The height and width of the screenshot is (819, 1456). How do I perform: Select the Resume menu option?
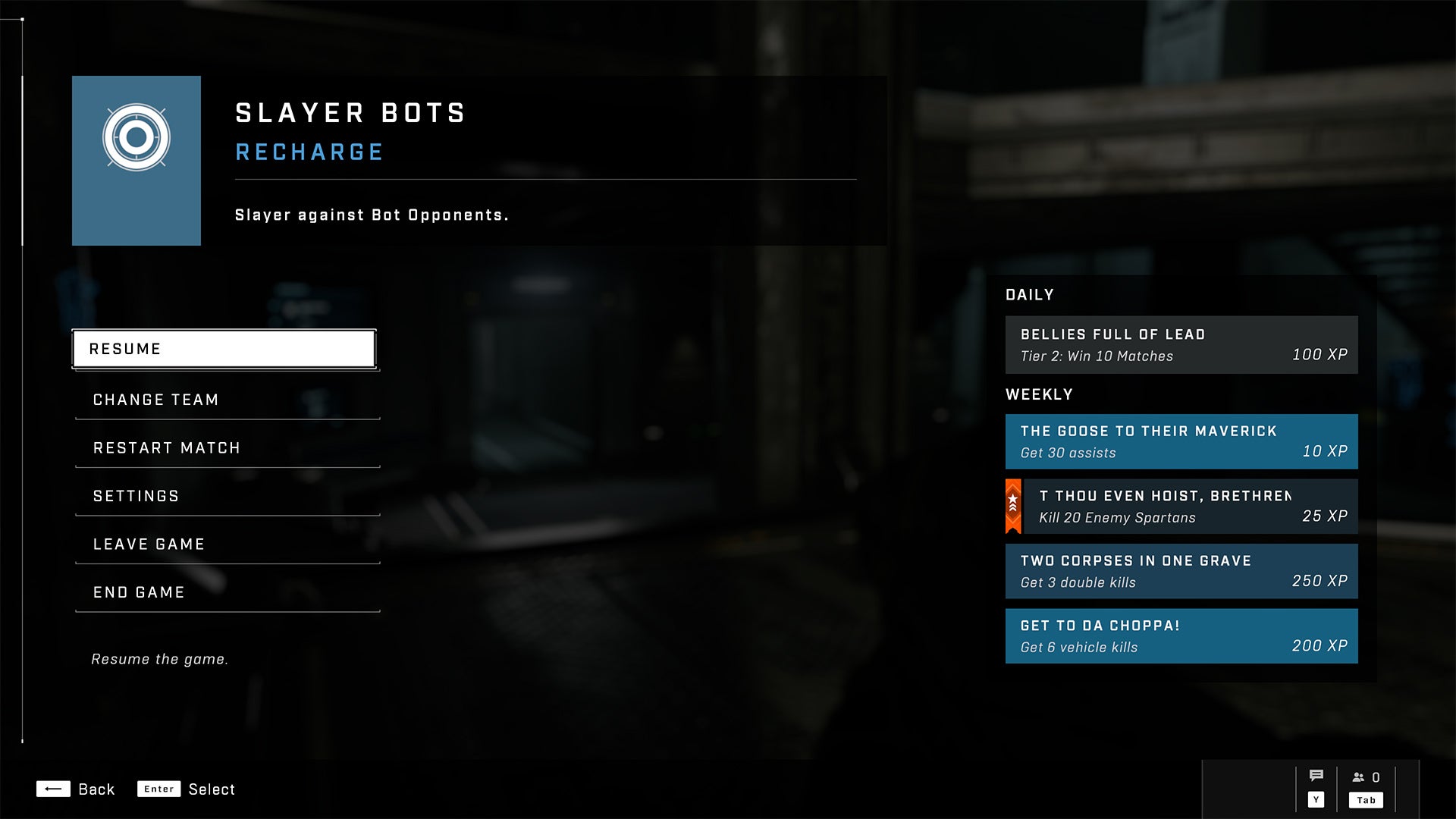pos(224,348)
